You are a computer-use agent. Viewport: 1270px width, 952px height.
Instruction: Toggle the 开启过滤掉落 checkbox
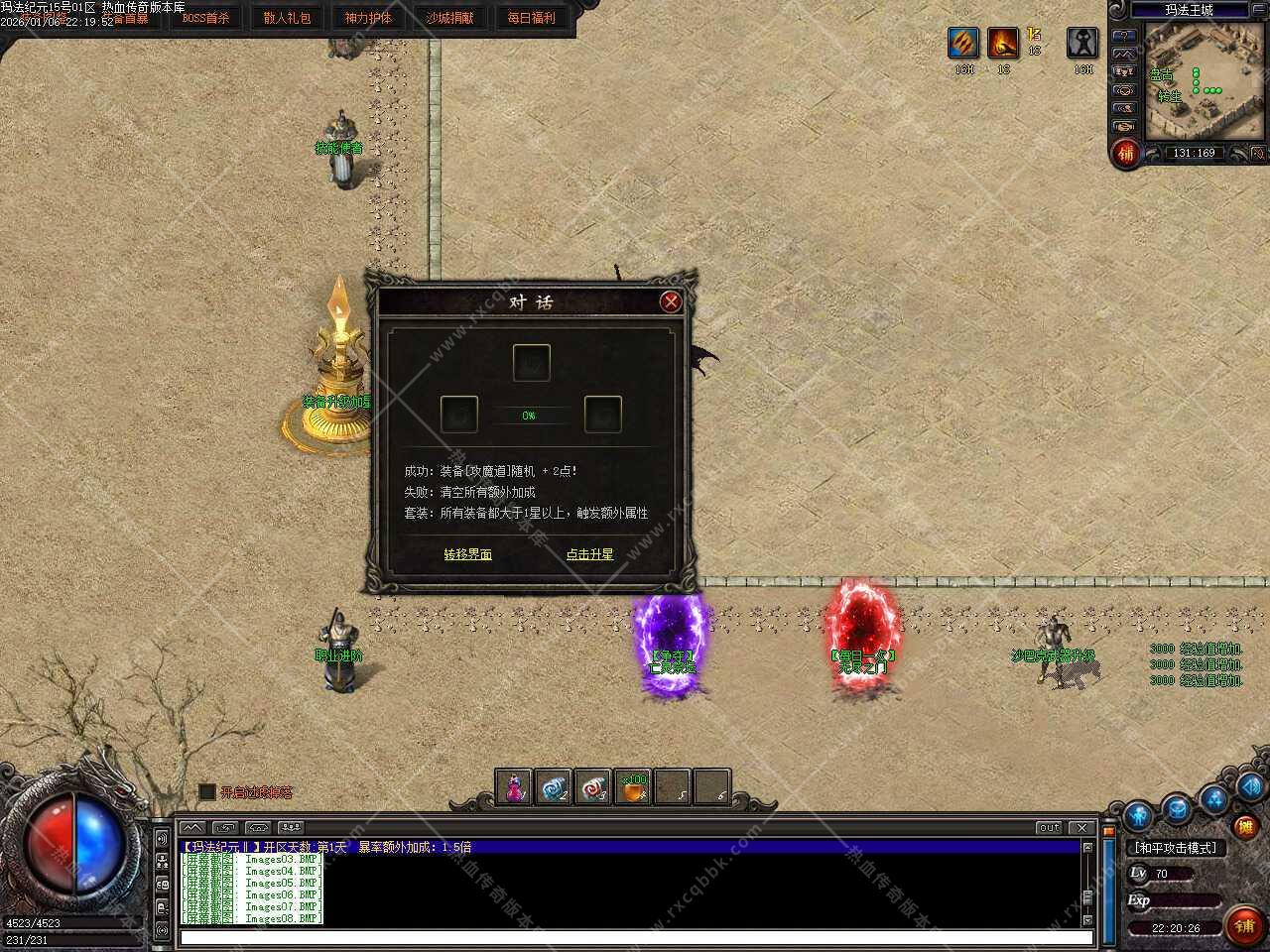[x=207, y=792]
